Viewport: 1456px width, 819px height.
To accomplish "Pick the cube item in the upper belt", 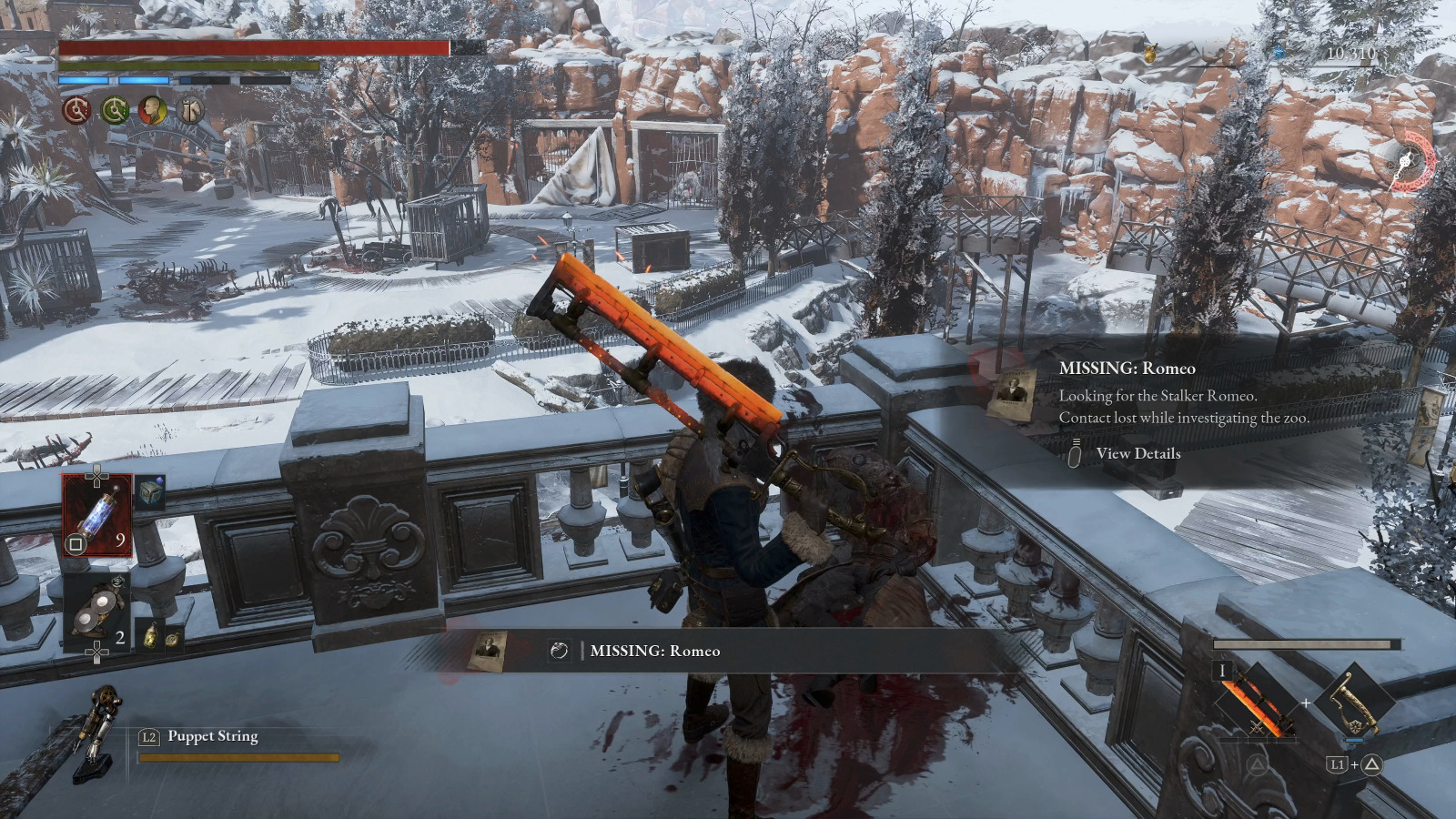I will coord(151,492).
